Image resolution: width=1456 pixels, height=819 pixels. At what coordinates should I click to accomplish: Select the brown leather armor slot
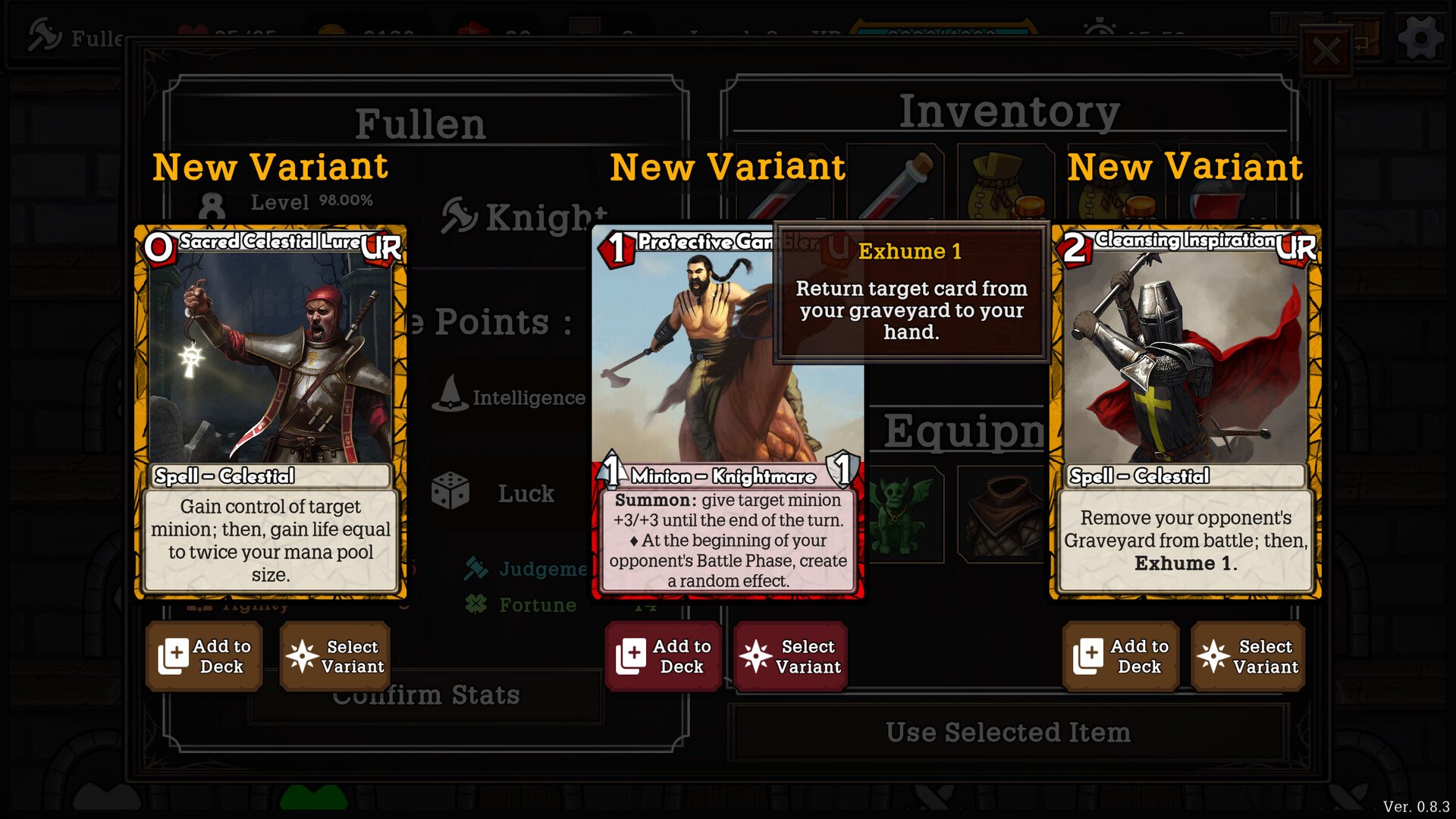tap(1003, 514)
